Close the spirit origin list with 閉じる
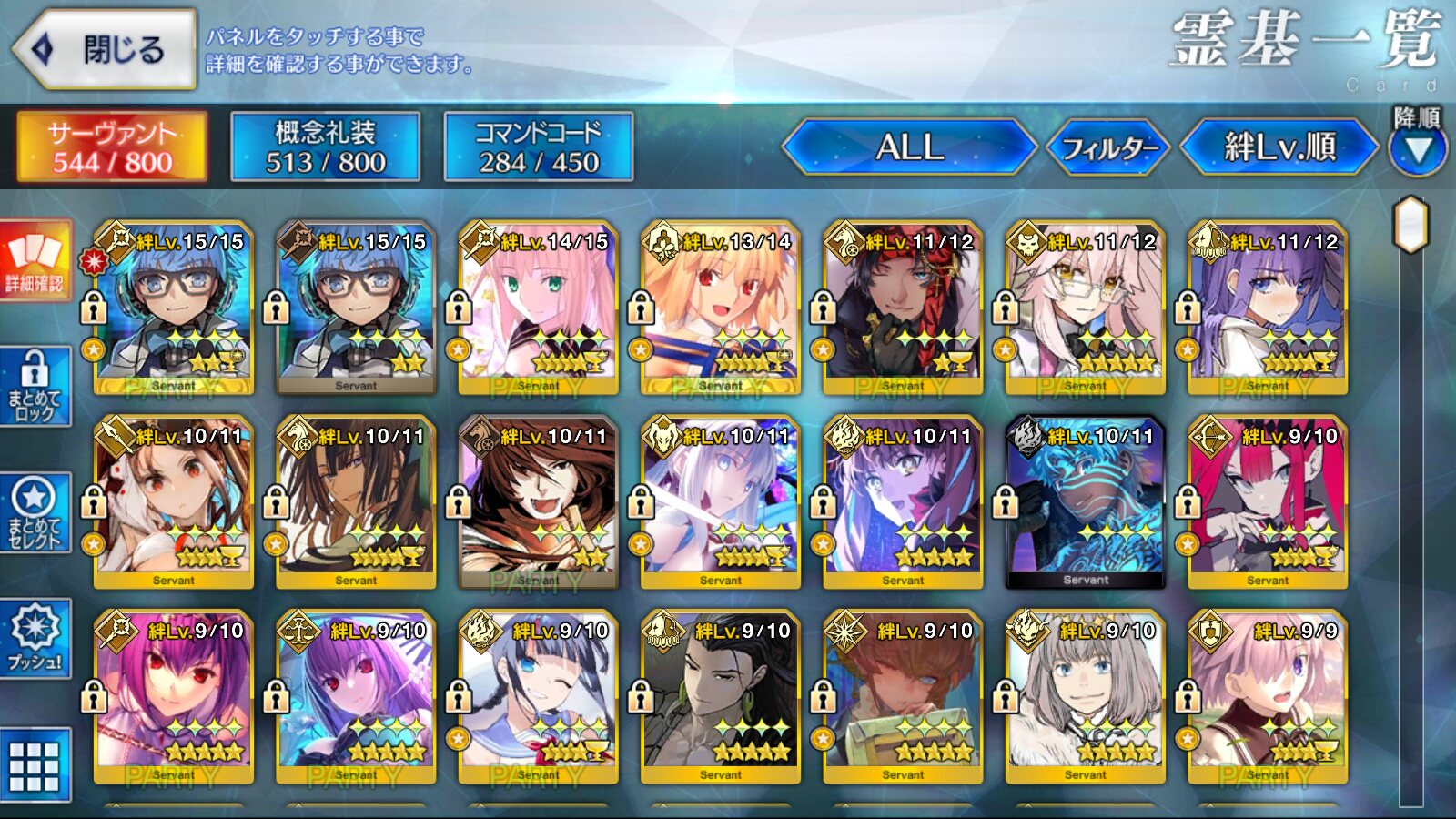 (106, 50)
